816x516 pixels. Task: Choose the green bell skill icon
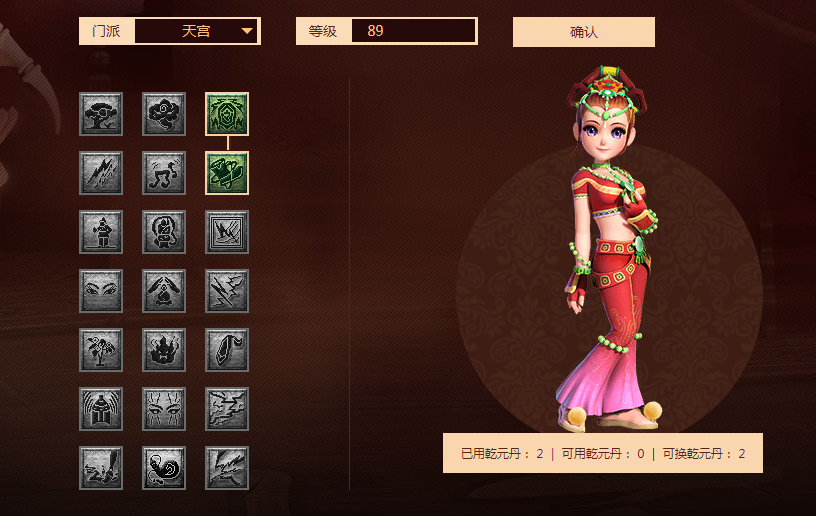(x=227, y=173)
